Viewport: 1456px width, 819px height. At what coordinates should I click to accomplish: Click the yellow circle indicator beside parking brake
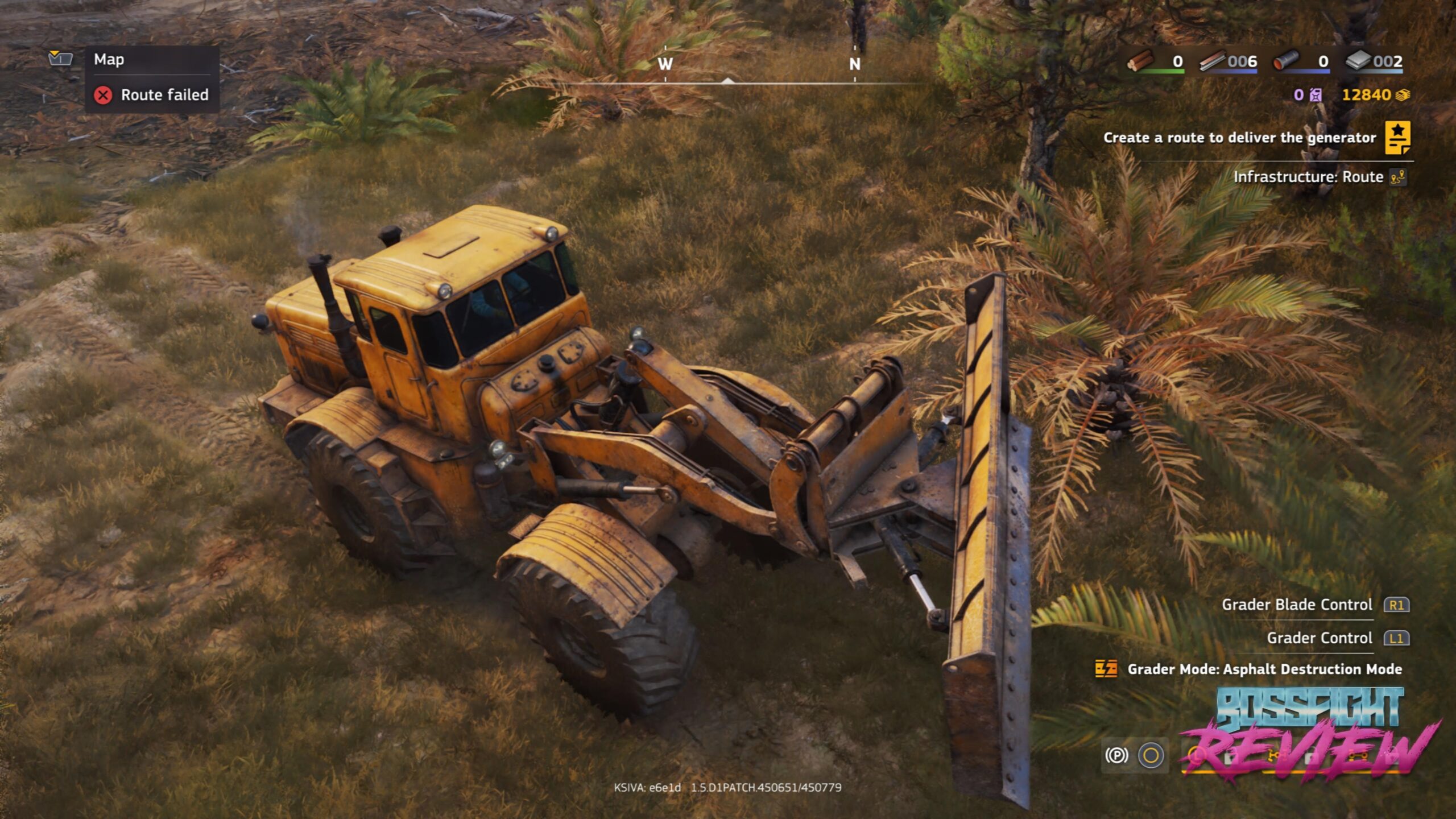coord(1151,755)
